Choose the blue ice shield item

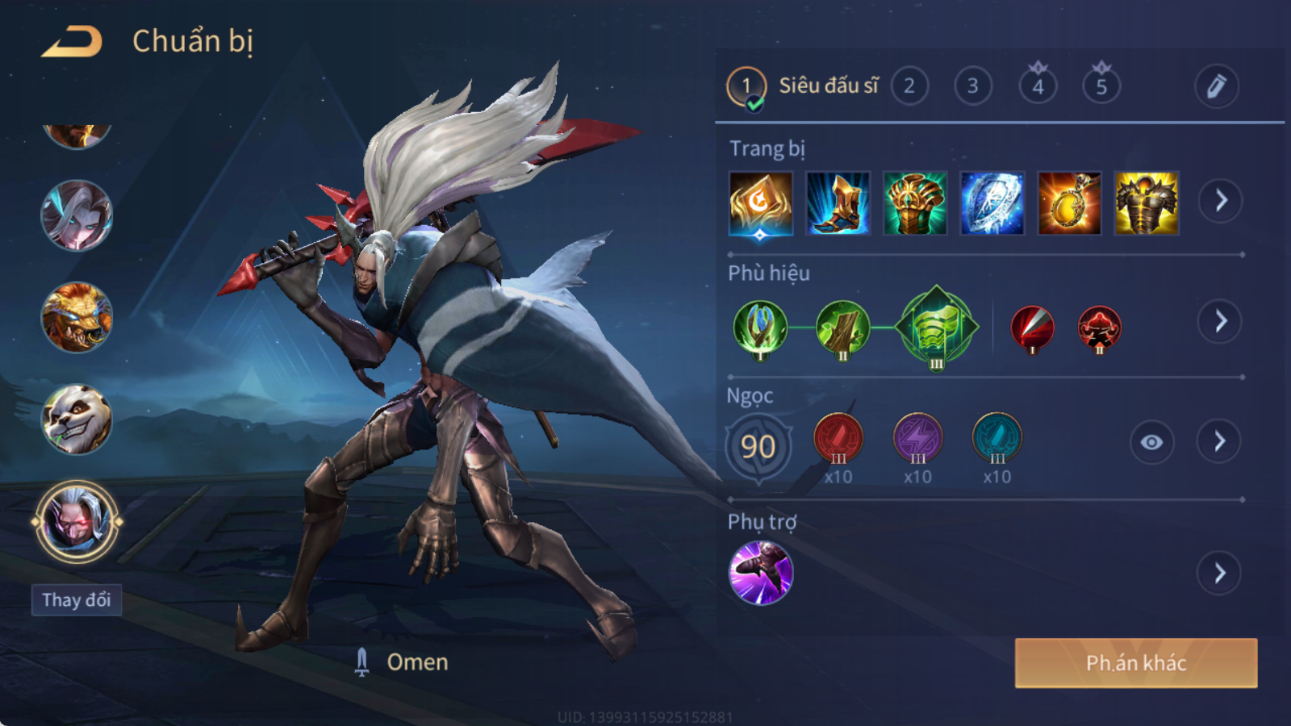click(992, 203)
